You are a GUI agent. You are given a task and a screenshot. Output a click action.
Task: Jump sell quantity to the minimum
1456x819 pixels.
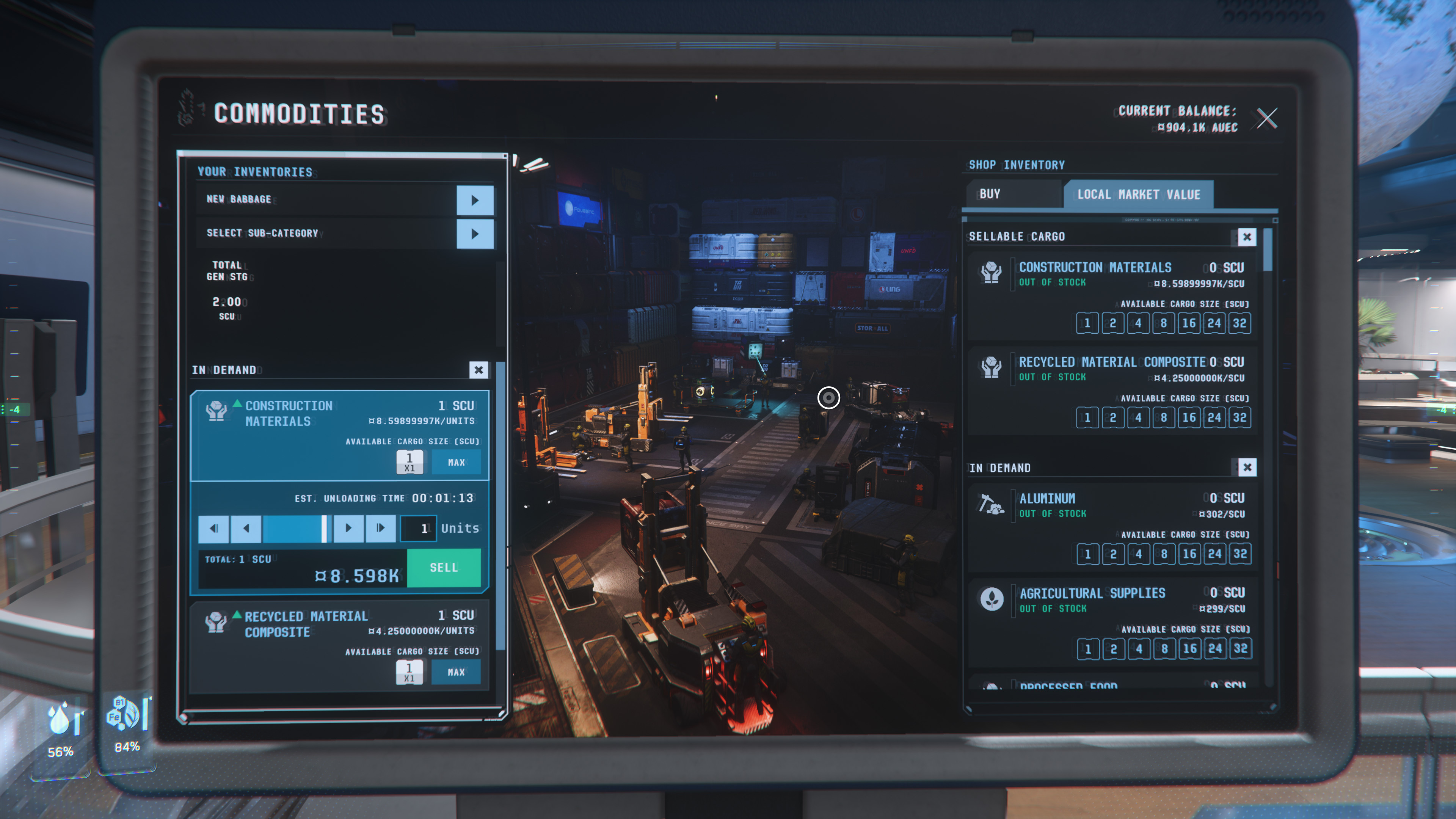213,529
